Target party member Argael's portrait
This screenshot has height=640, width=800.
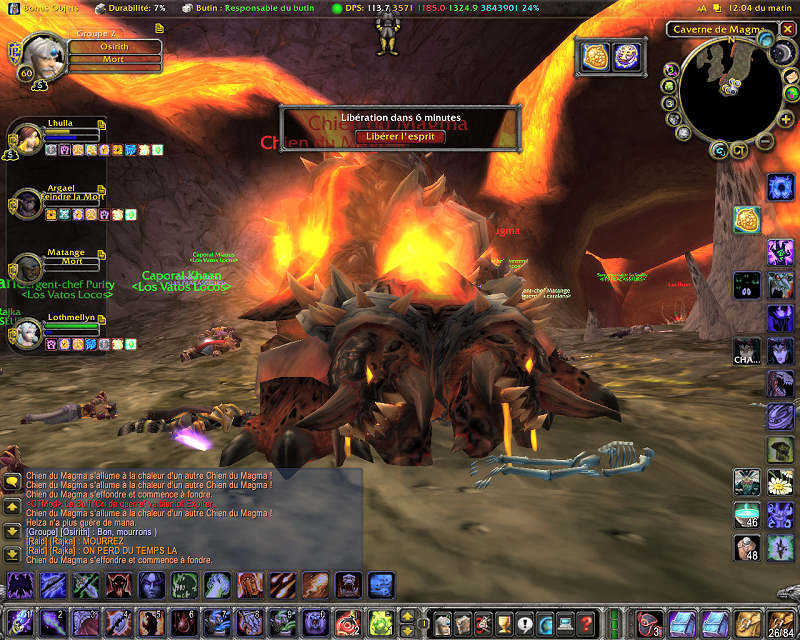pyautogui.click(x=27, y=202)
